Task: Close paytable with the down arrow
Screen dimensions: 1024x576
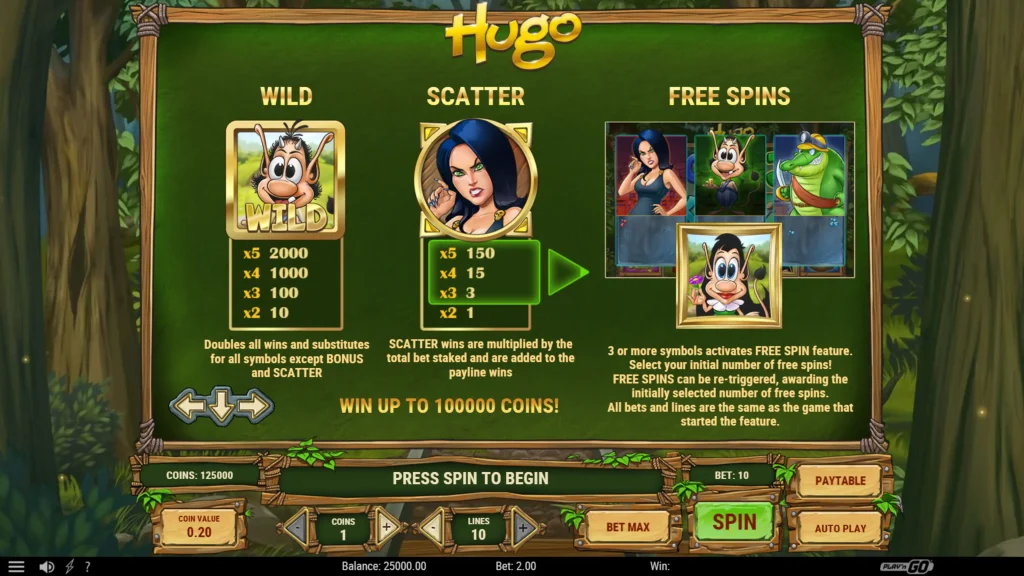Action: (221, 405)
